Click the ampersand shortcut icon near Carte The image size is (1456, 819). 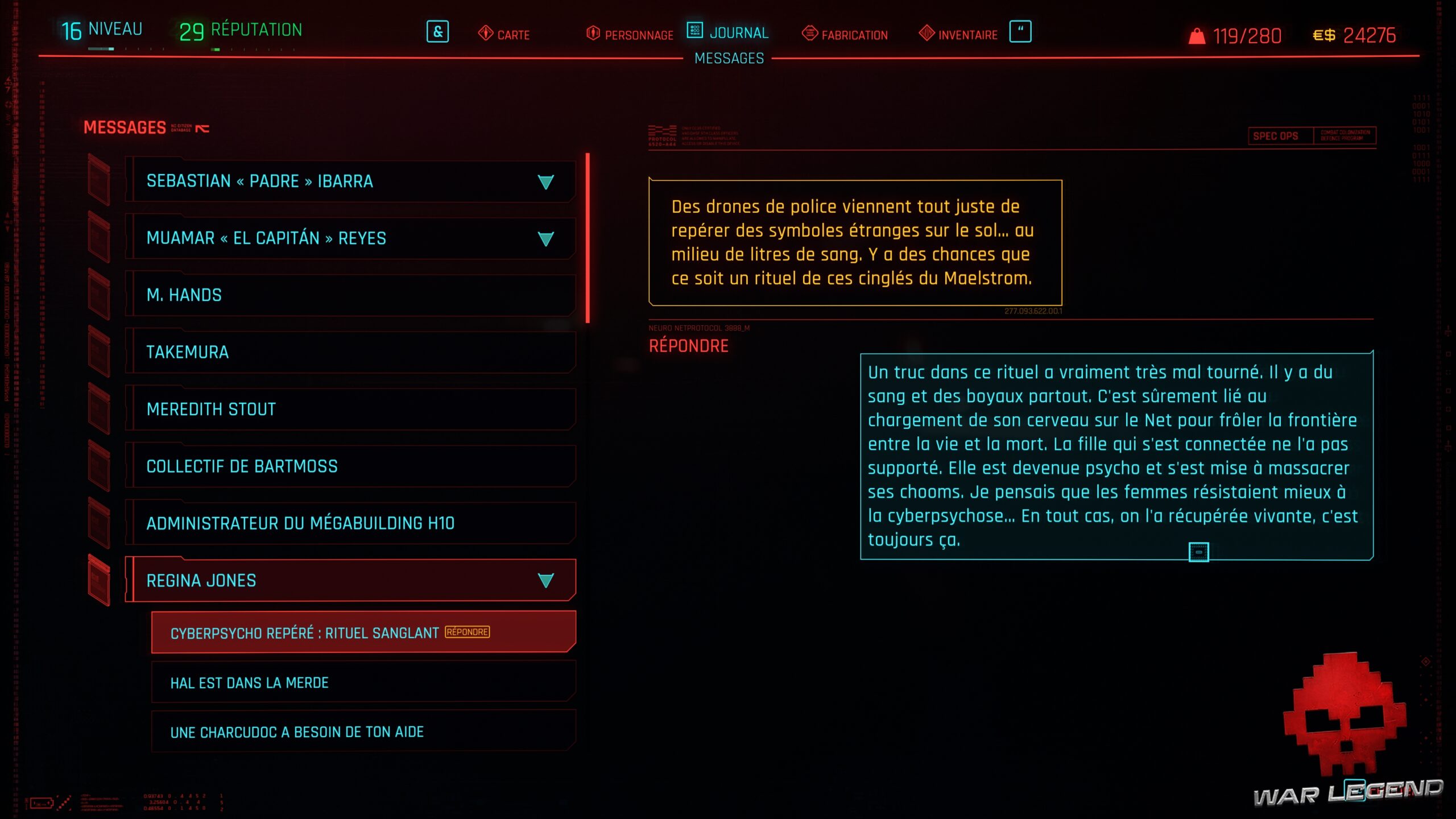point(437,32)
